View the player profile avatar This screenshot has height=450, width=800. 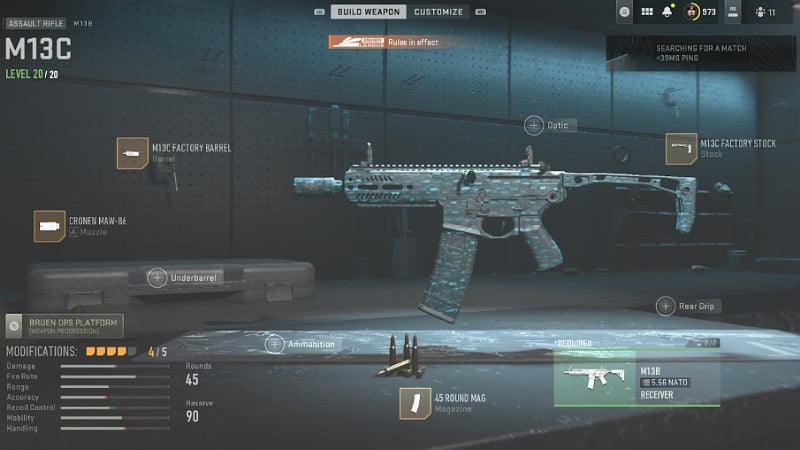[691, 12]
